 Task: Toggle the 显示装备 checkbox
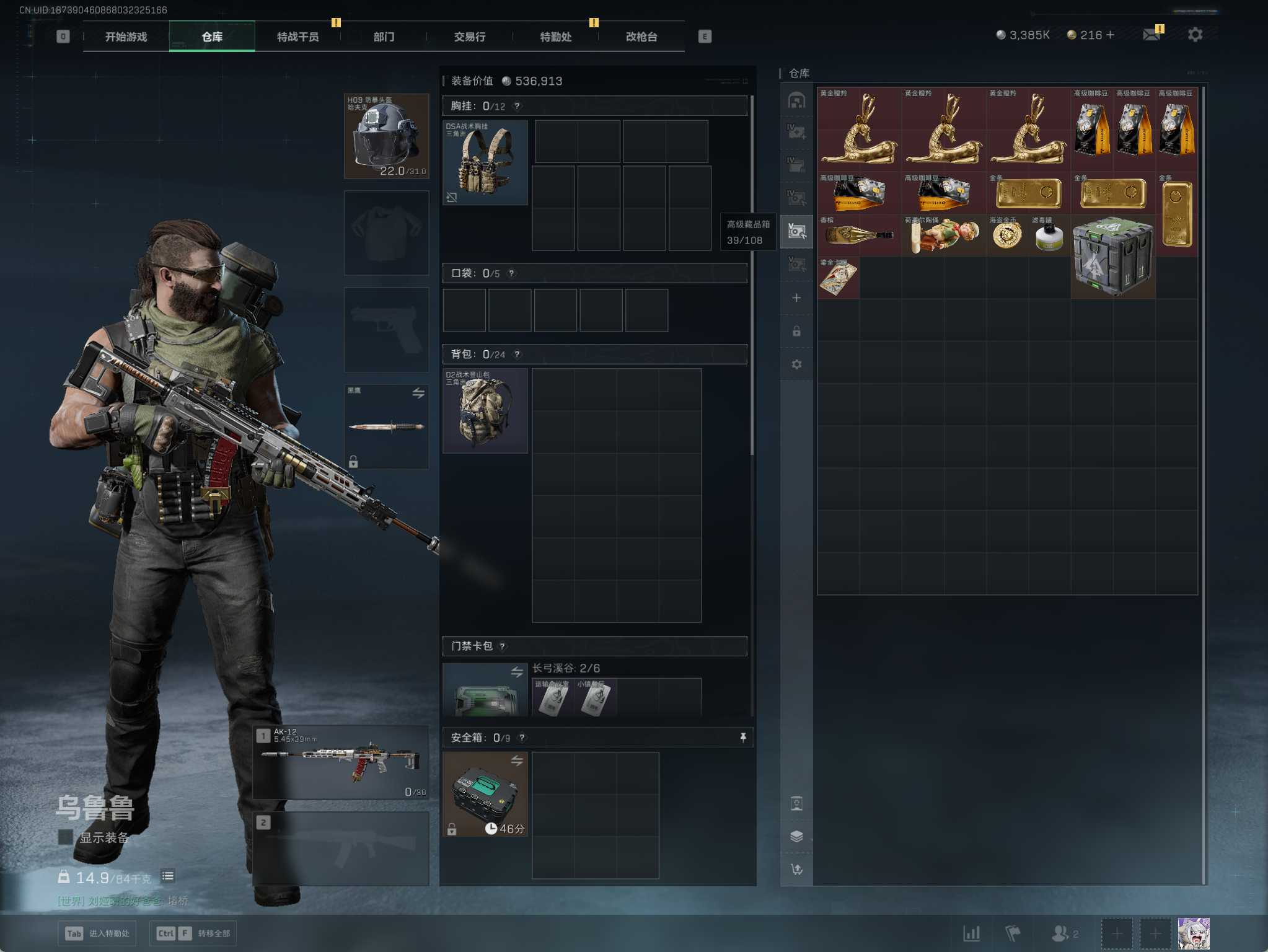[x=65, y=837]
